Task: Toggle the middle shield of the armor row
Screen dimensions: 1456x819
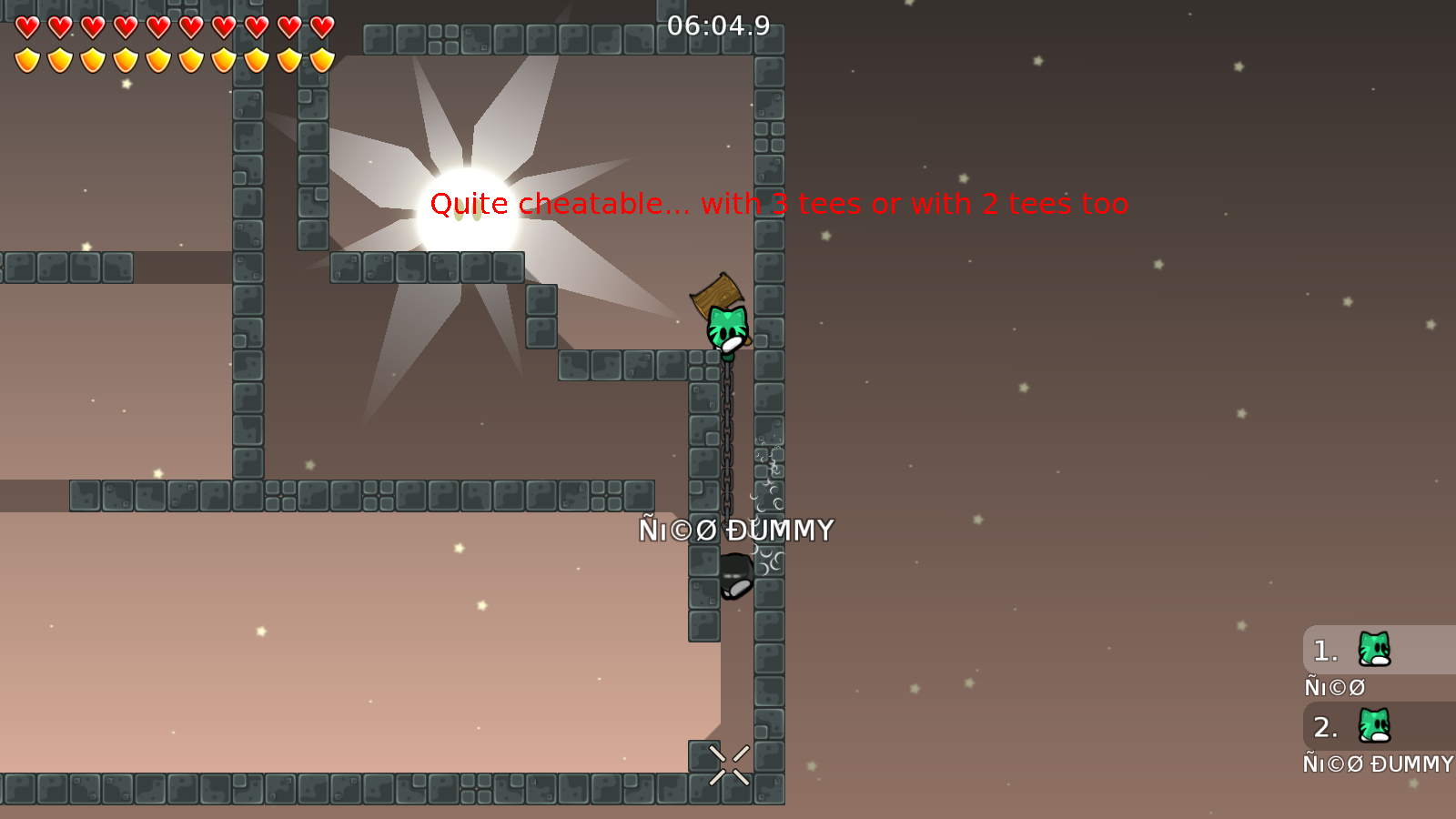Action: [158, 59]
